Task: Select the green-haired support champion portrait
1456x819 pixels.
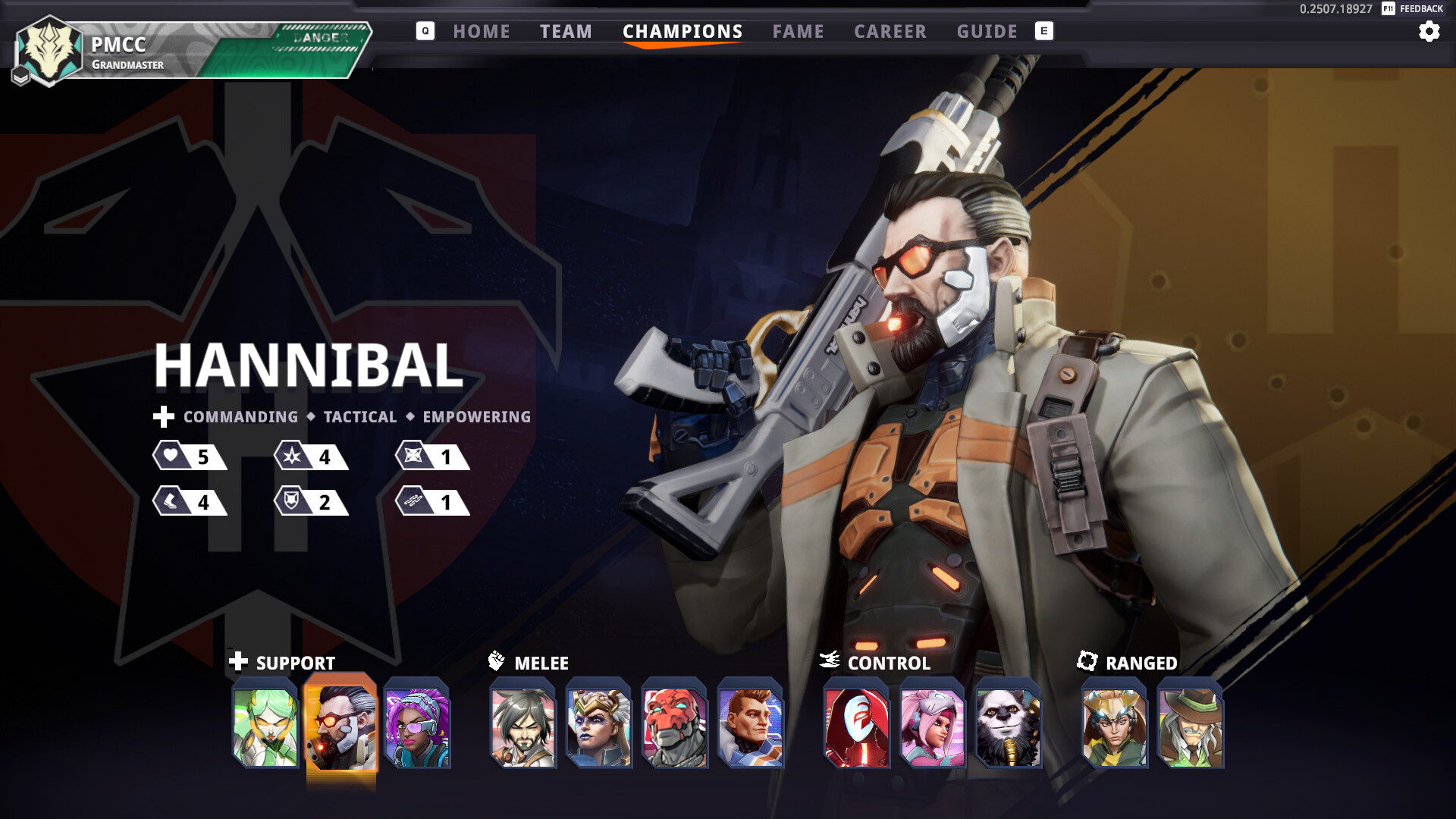Action: (x=265, y=724)
